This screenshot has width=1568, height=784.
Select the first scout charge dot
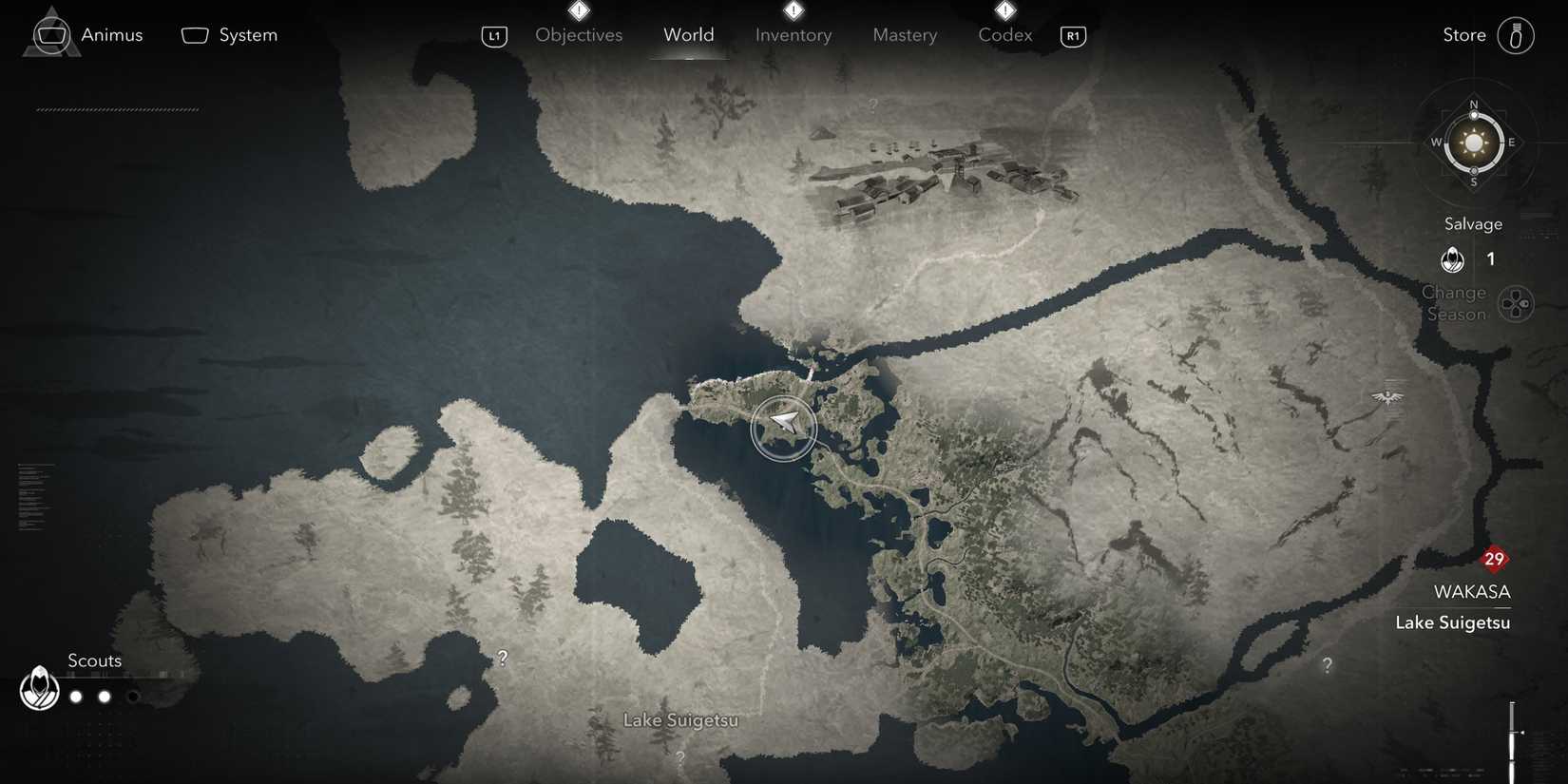tap(76, 696)
